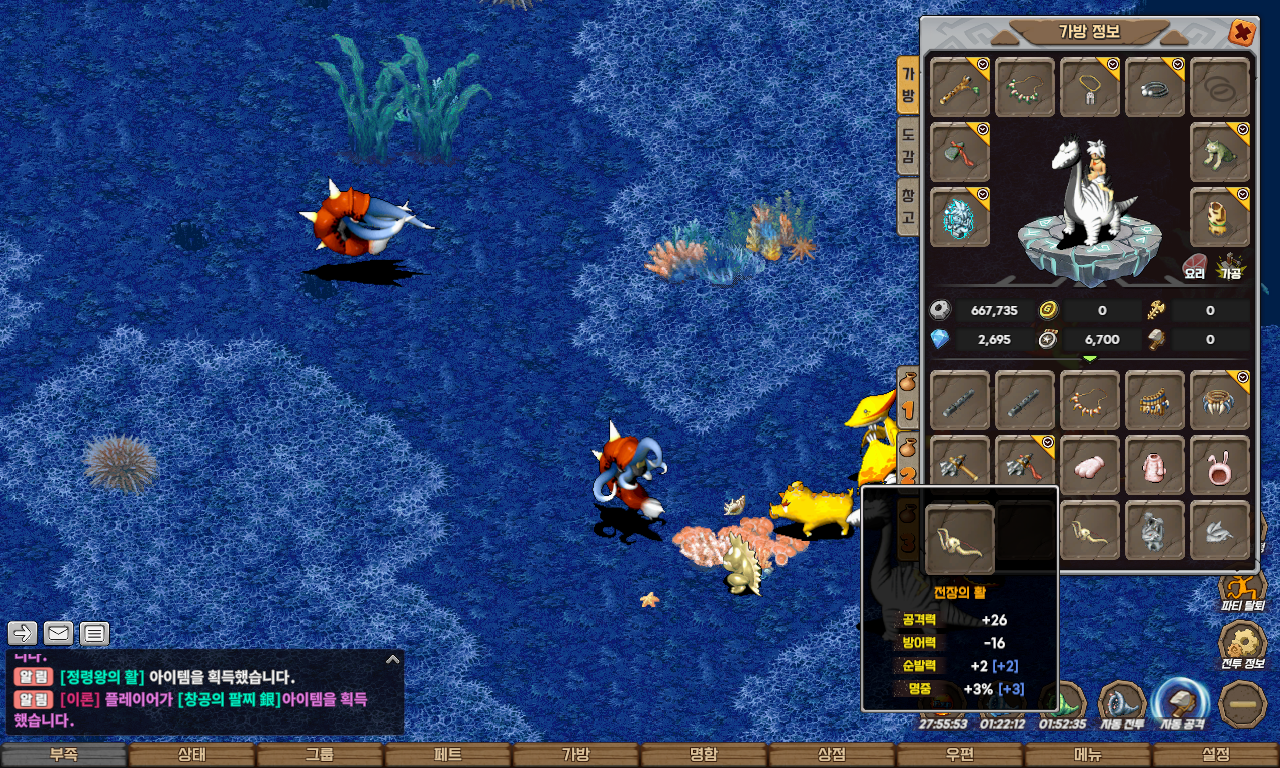Open the 설정 settings menu
The height and width of the screenshot is (768, 1280).
coord(1216,755)
